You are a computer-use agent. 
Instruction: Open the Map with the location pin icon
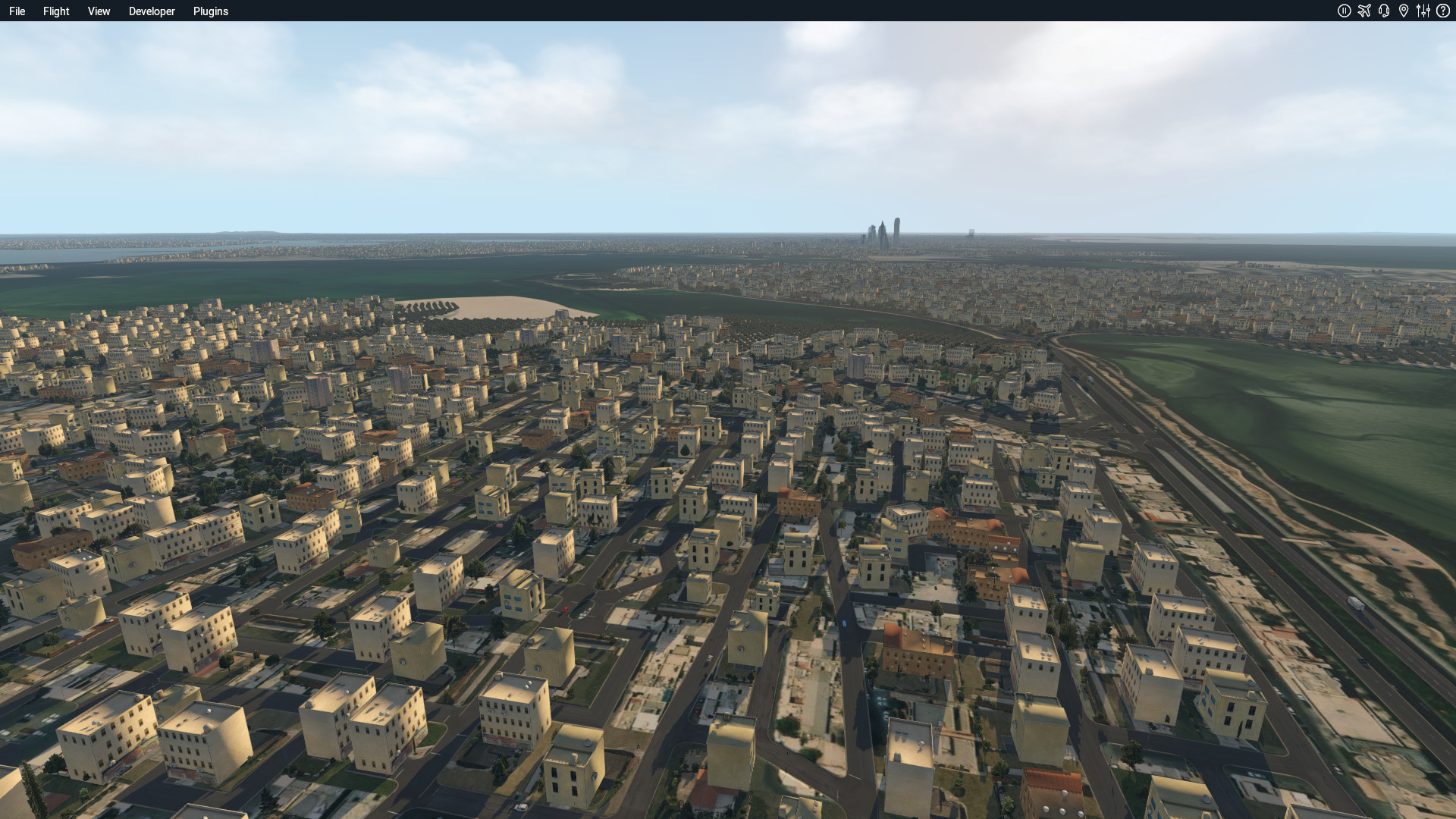(x=1403, y=11)
